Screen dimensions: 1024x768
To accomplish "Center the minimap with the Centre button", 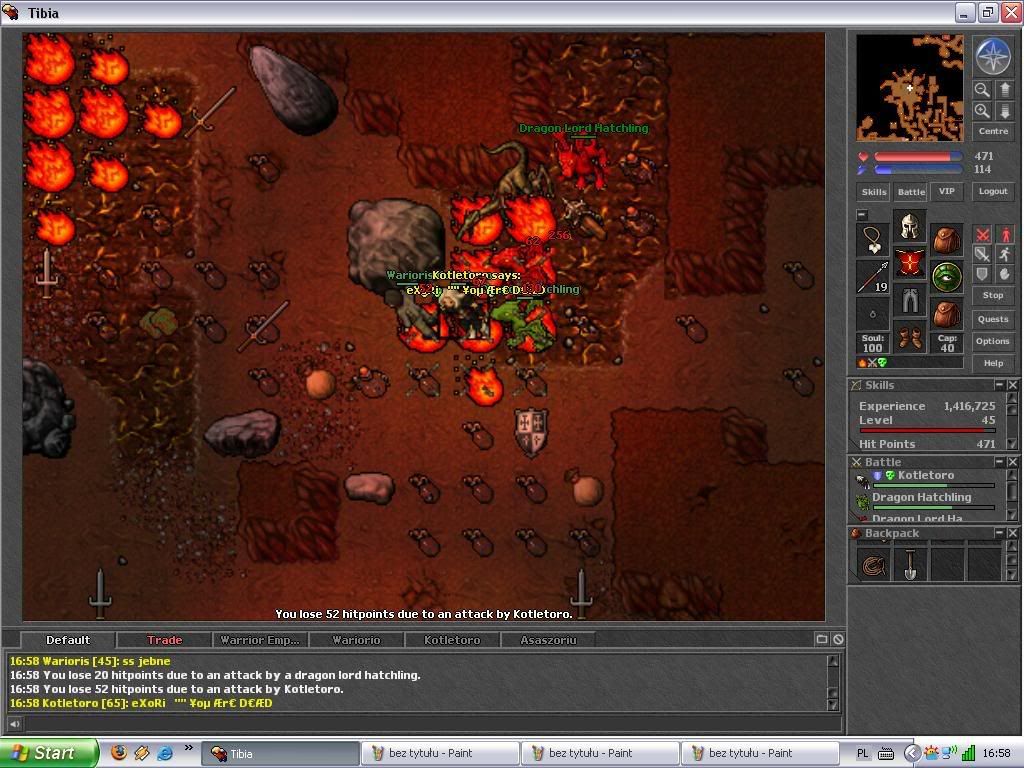I will coord(993,132).
